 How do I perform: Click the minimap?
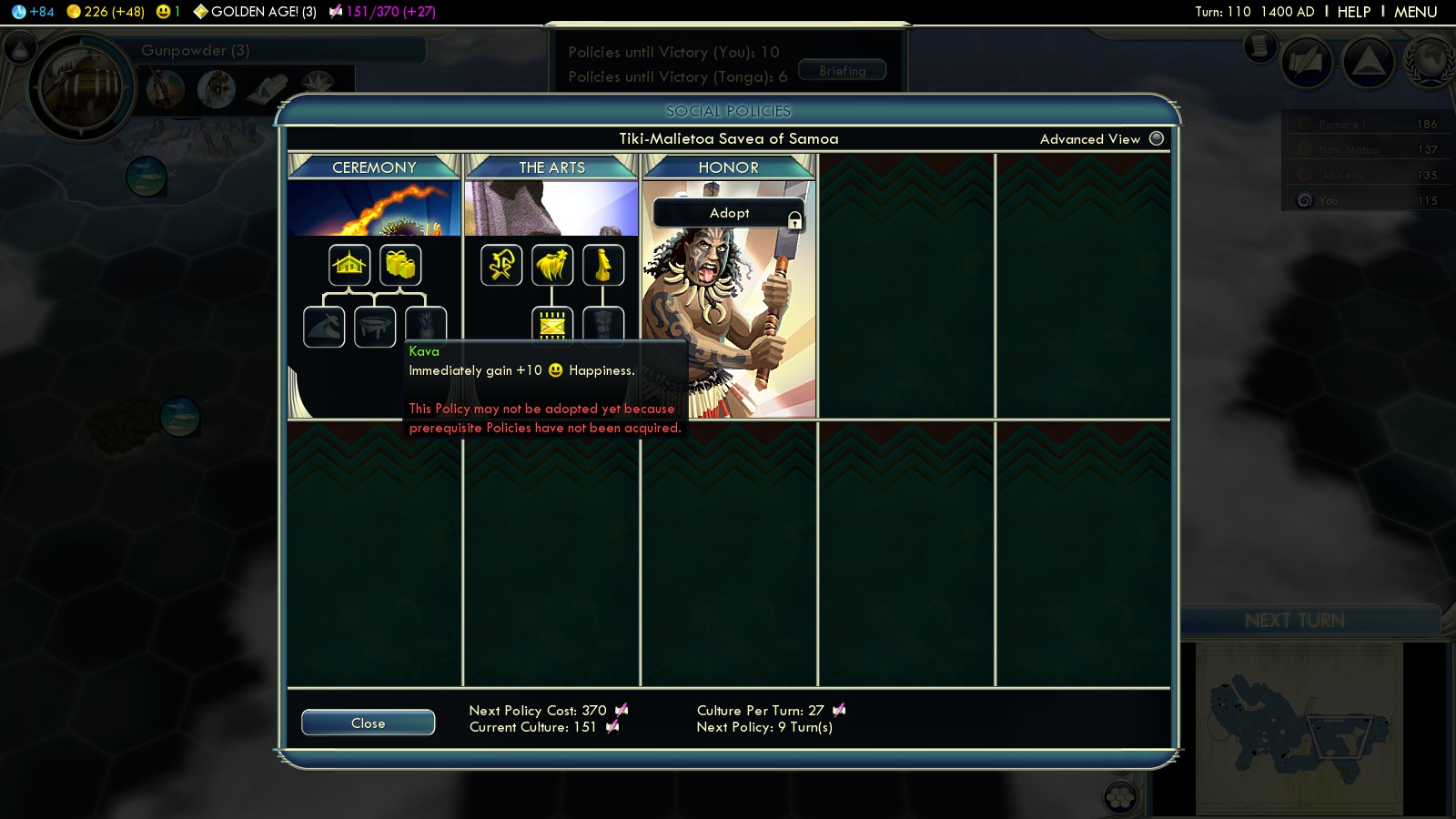(1299, 728)
